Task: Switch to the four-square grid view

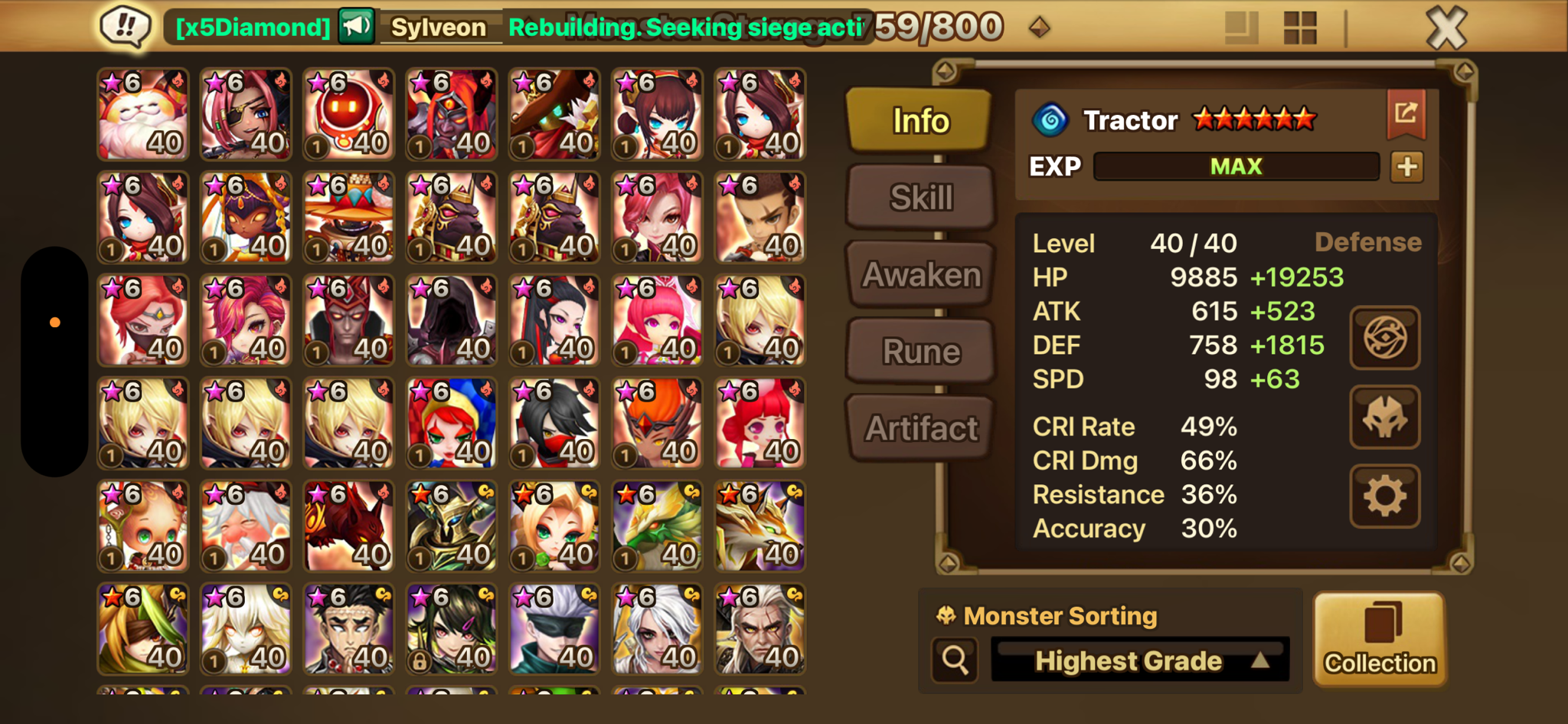Action: pos(1299,28)
